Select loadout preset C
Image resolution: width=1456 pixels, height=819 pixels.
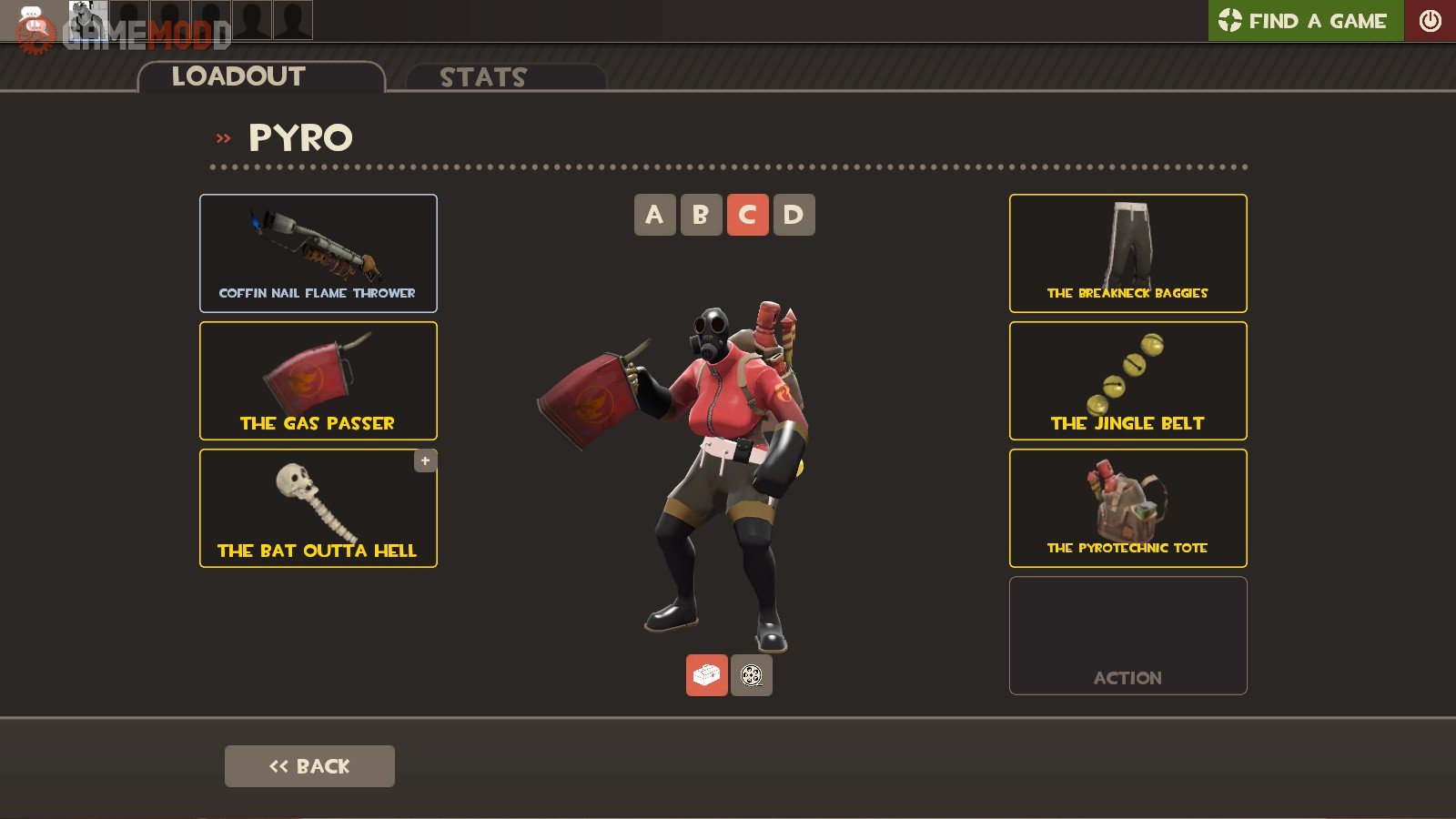[747, 215]
